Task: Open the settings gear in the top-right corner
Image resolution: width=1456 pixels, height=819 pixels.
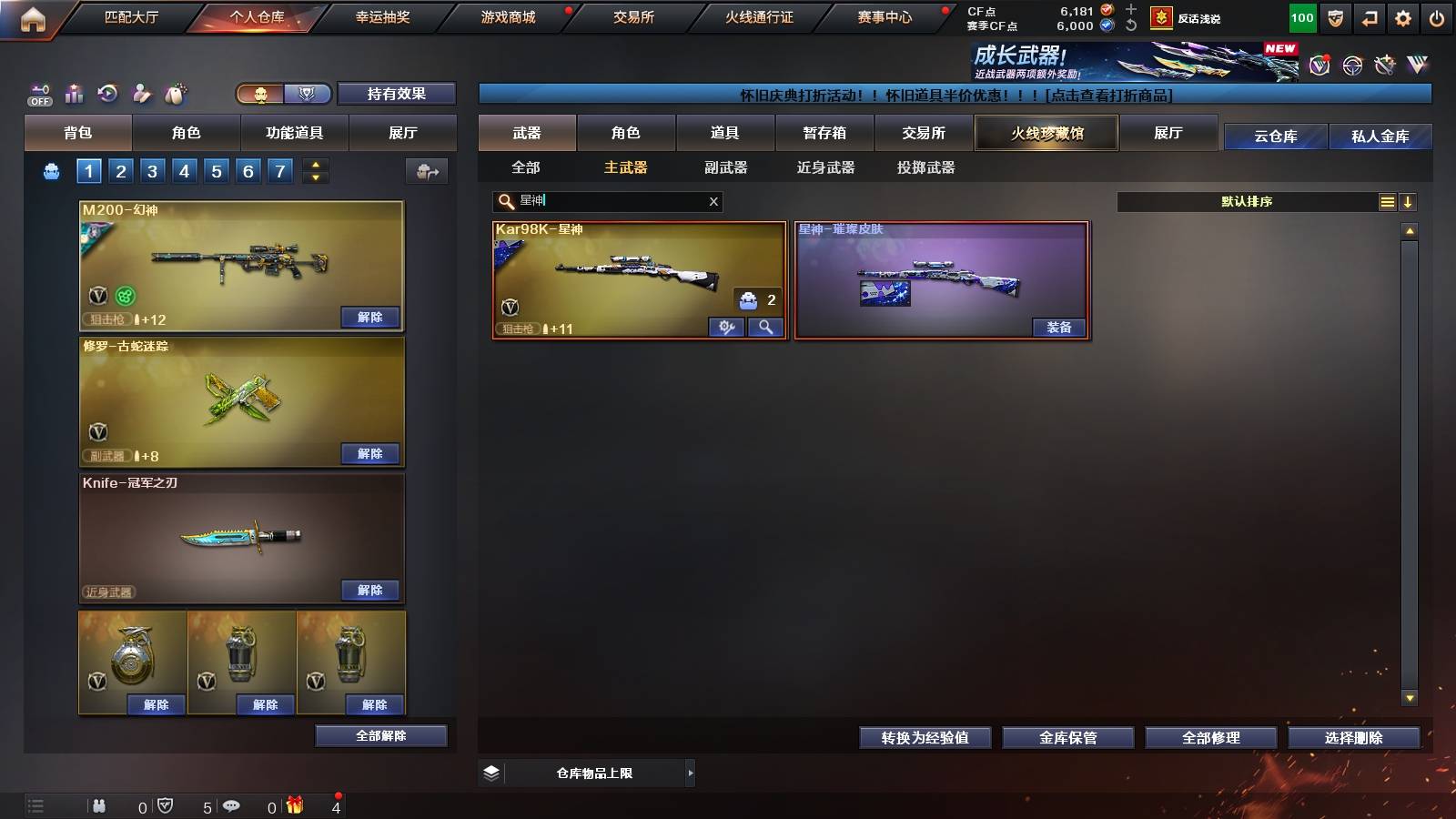Action: (x=1404, y=17)
